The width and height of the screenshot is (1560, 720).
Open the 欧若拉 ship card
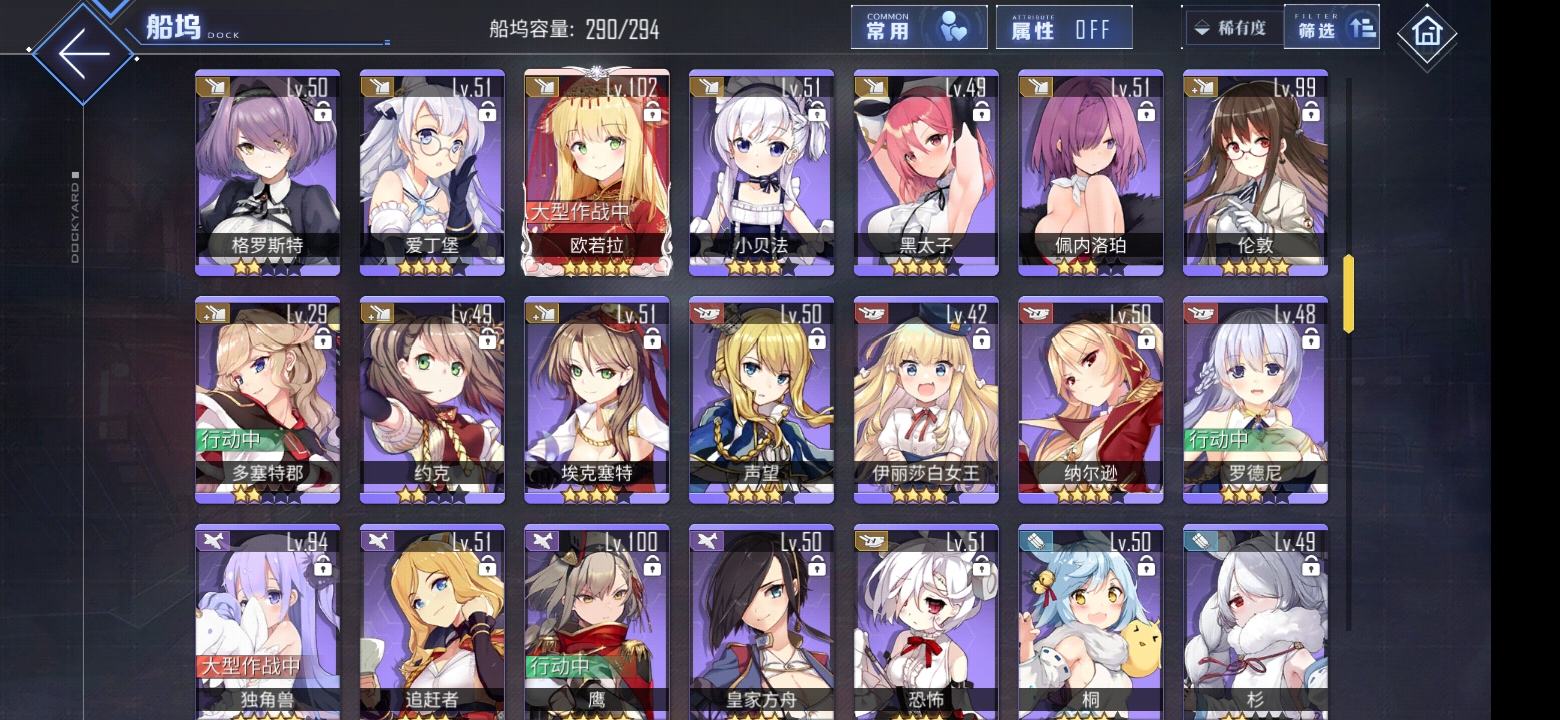[x=597, y=172]
